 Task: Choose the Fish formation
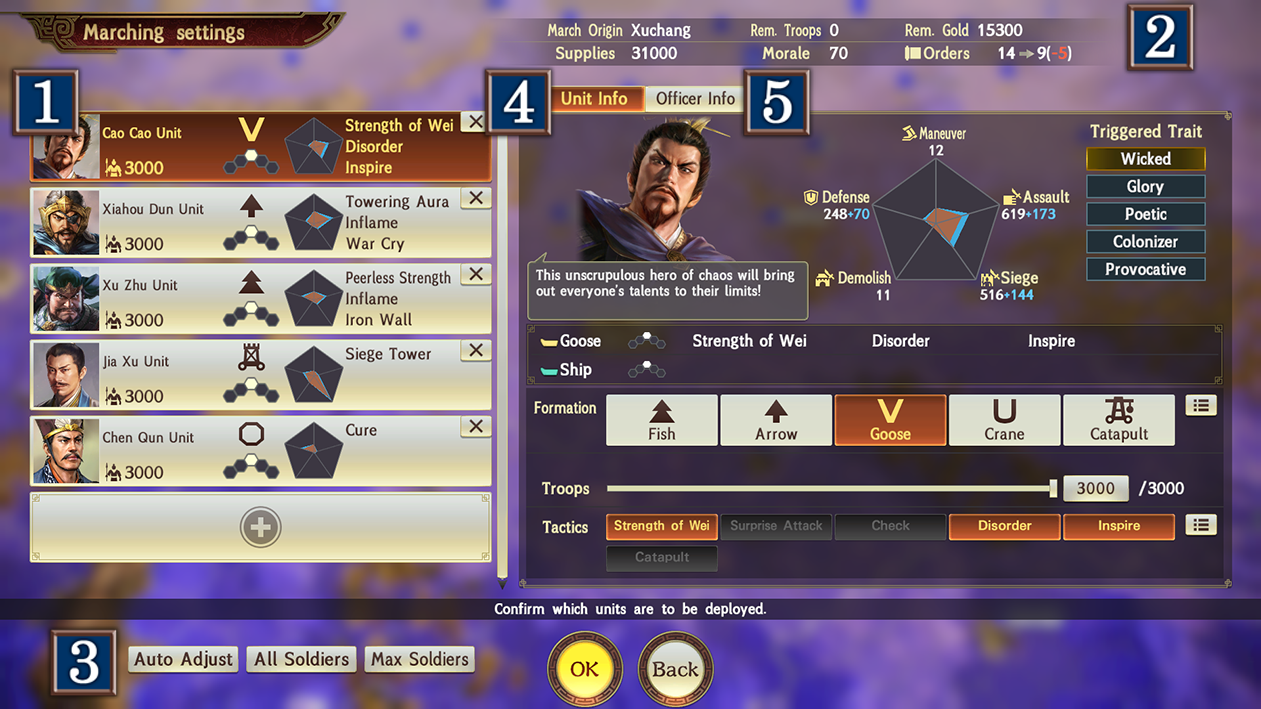coord(661,420)
